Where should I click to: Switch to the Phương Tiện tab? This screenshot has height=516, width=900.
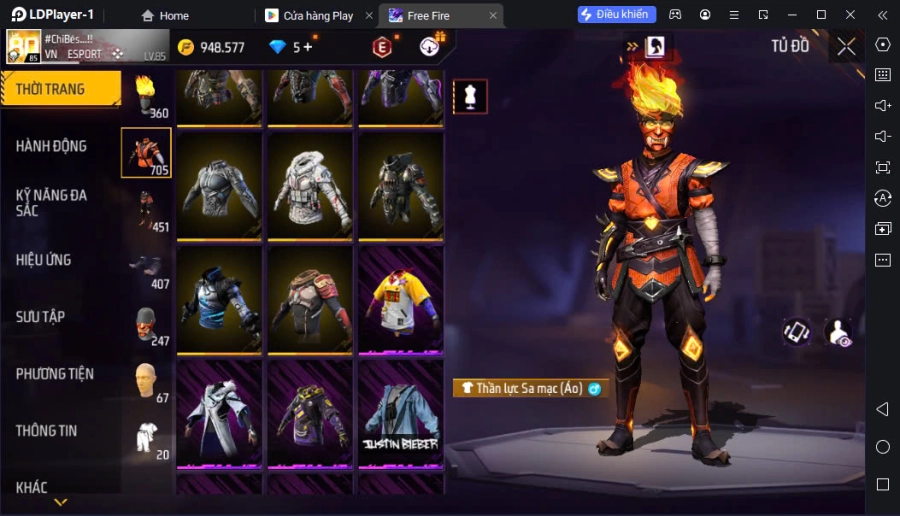pyautogui.click(x=56, y=374)
